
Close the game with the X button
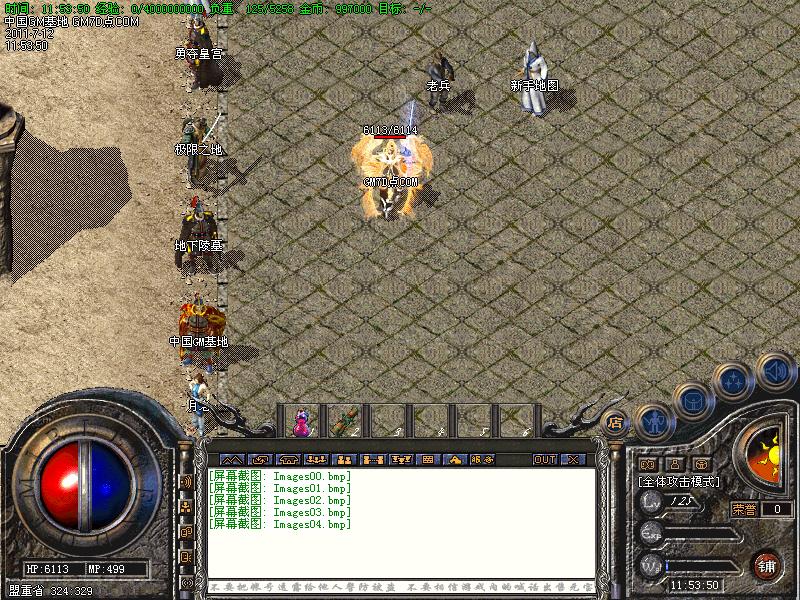pyautogui.click(x=573, y=460)
